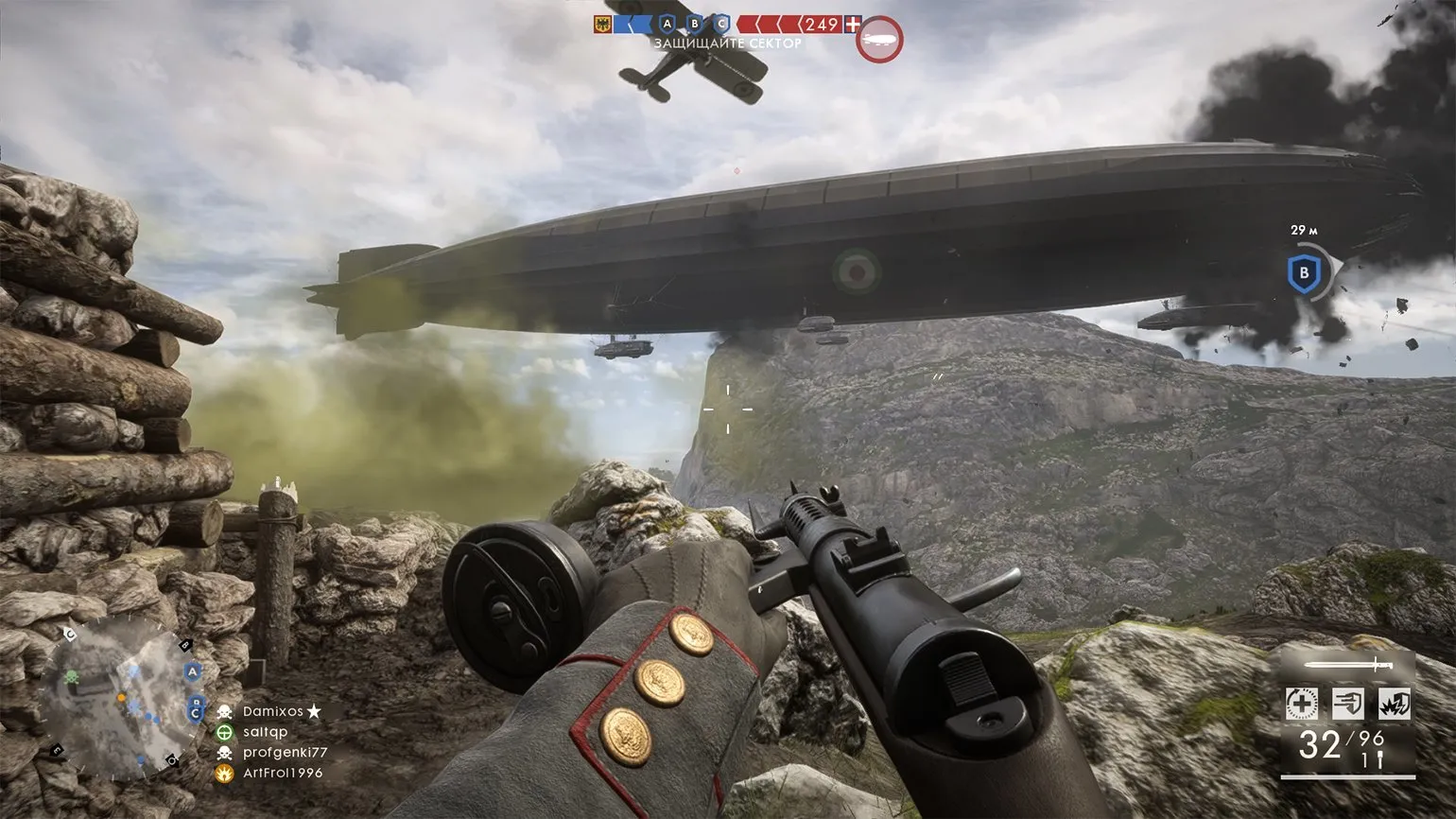Click the white cross enemy team emblem
Image resolution: width=1456 pixels, height=819 pixels.
click(854, 24)
